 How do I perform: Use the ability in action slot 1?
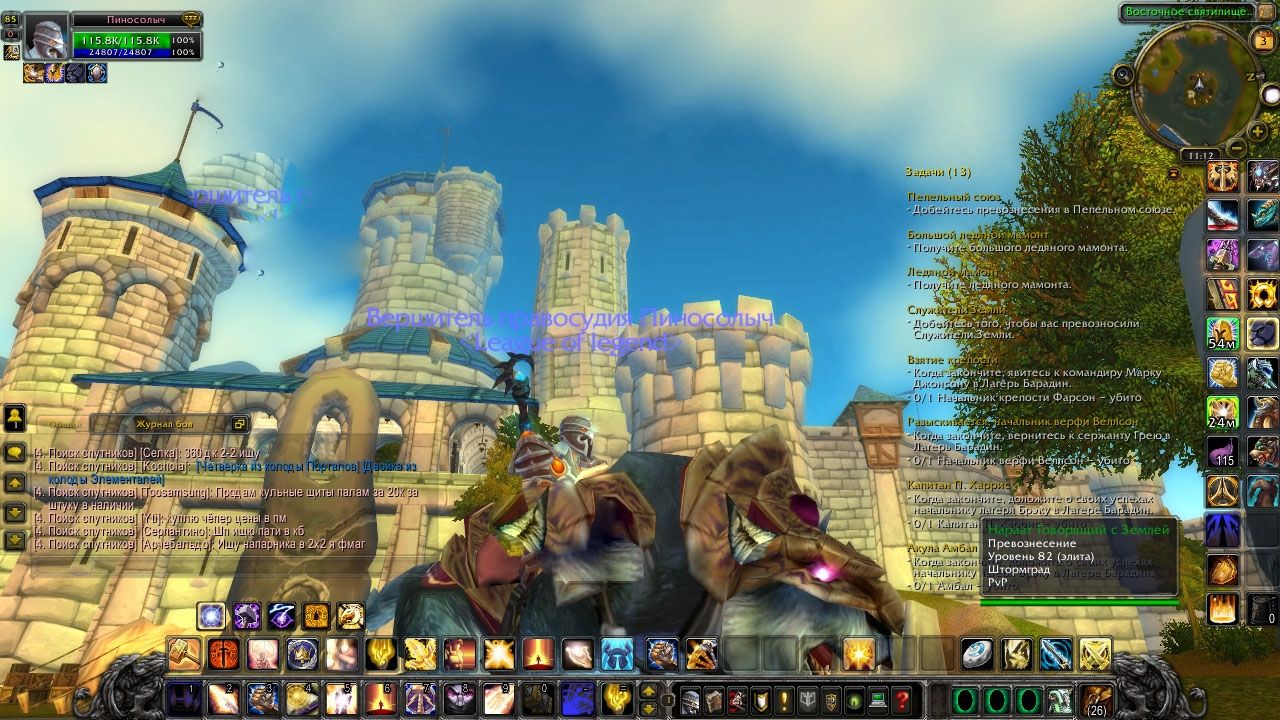pyautogui.click(x=184, y=697)
